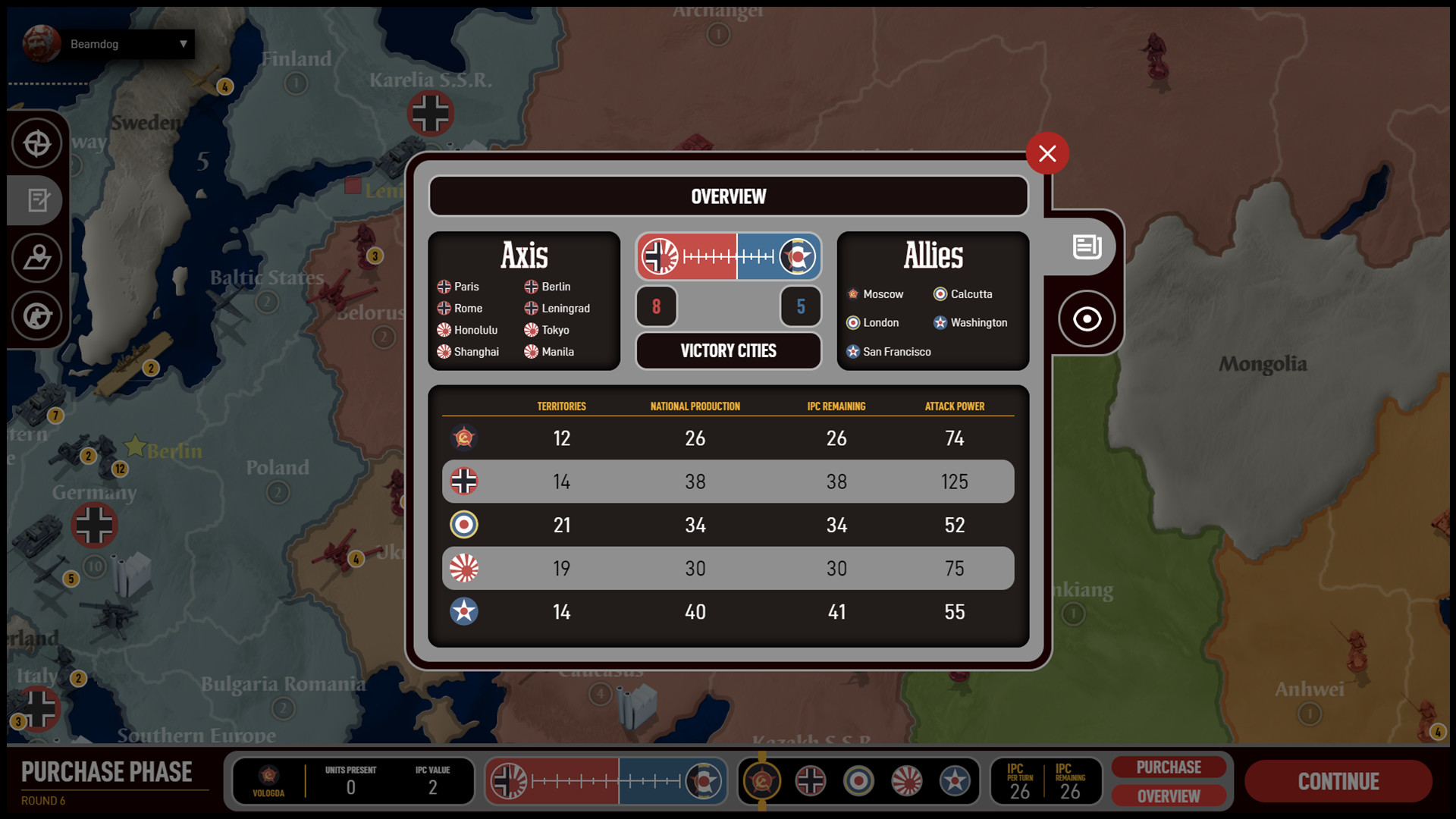
Task: Click the Axis-Allies balance meter in the dialog
Action: (727, 256)
